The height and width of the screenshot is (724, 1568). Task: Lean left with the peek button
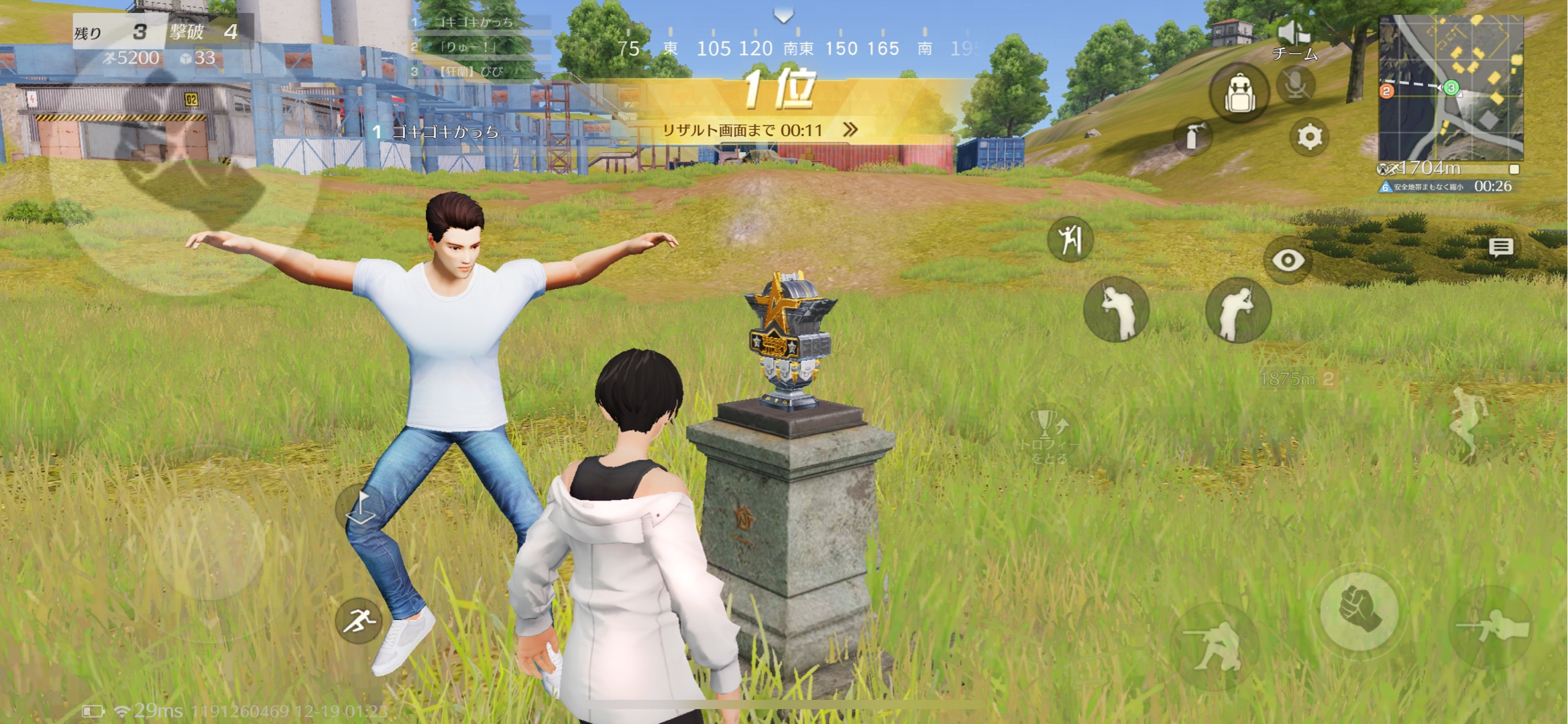pyautogui.click(x=1117, y=310)
